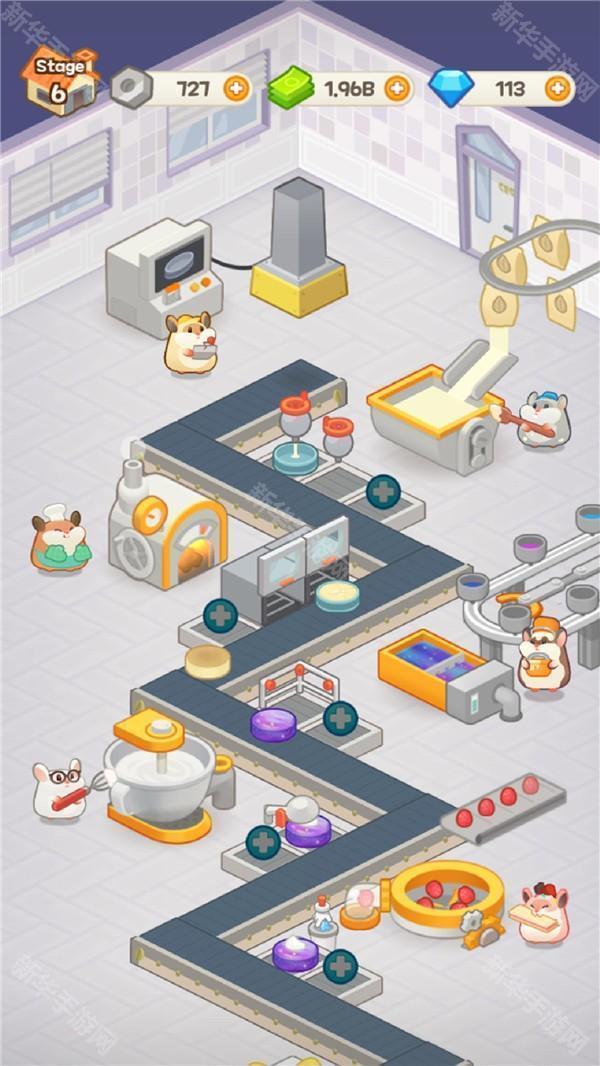Tap plus button beside blue diamond count
Image resolution: width=600 pixels, height=1066 pixels.
pyautogui.click(x=558, y=88)
